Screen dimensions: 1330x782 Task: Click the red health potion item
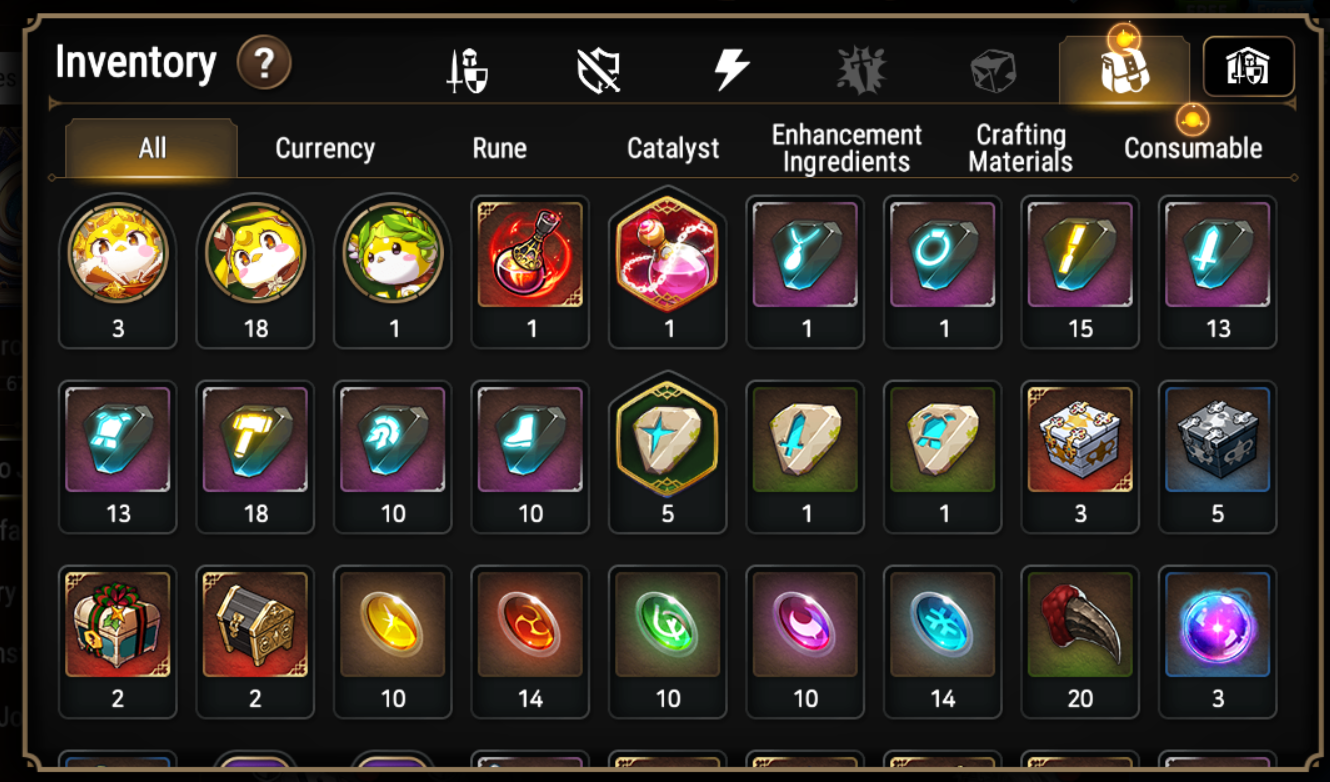coord(530,265)
